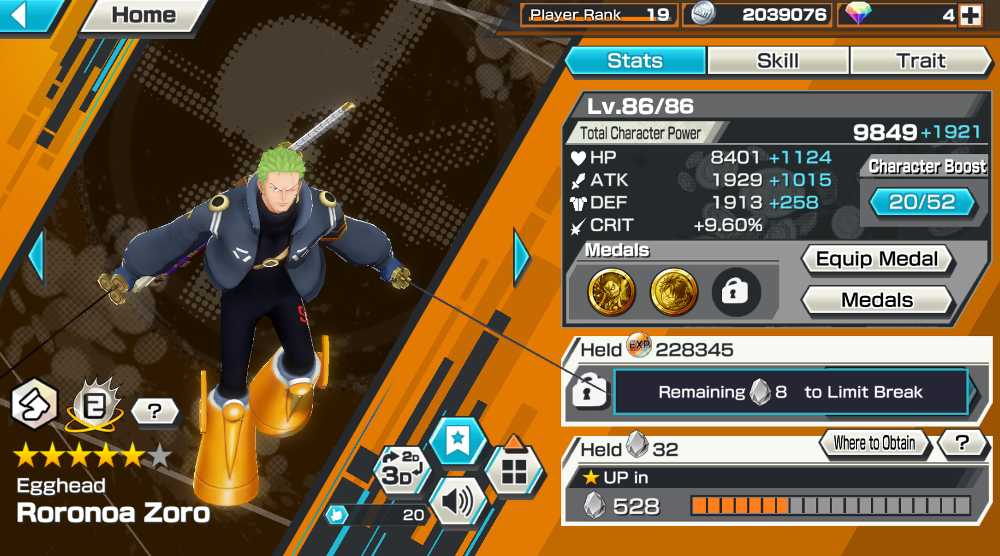Viewport: 1000px width, 556px height.
Task: Select the Stats tab
Action: [635, 61]
